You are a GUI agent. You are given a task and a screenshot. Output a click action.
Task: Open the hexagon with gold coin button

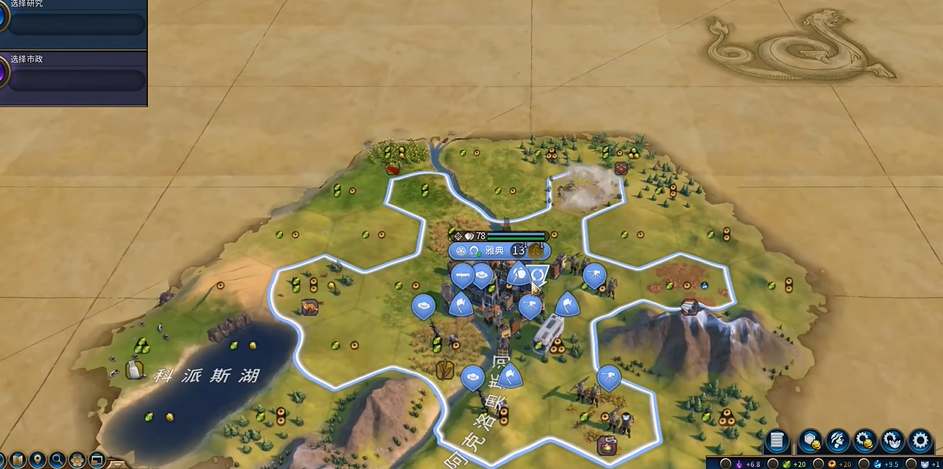[810, 441]
